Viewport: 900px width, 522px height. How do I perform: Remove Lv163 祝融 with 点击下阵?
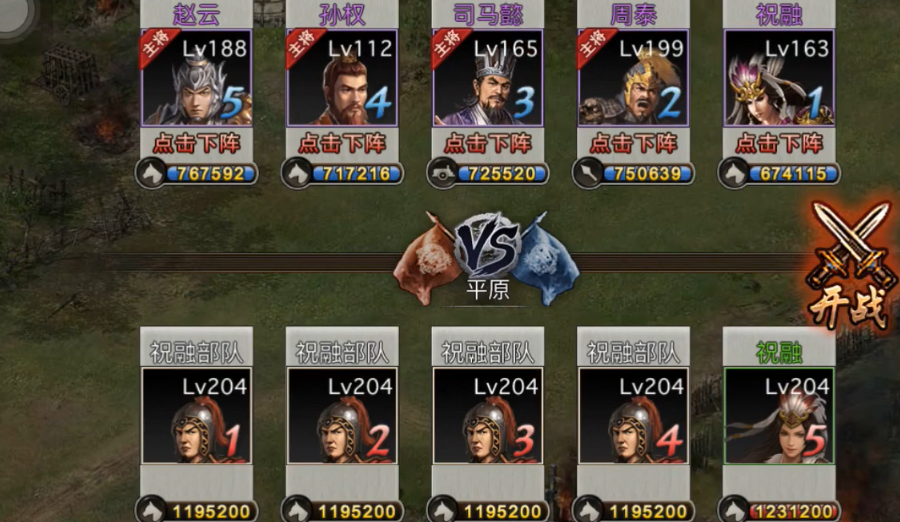(779, 142)
